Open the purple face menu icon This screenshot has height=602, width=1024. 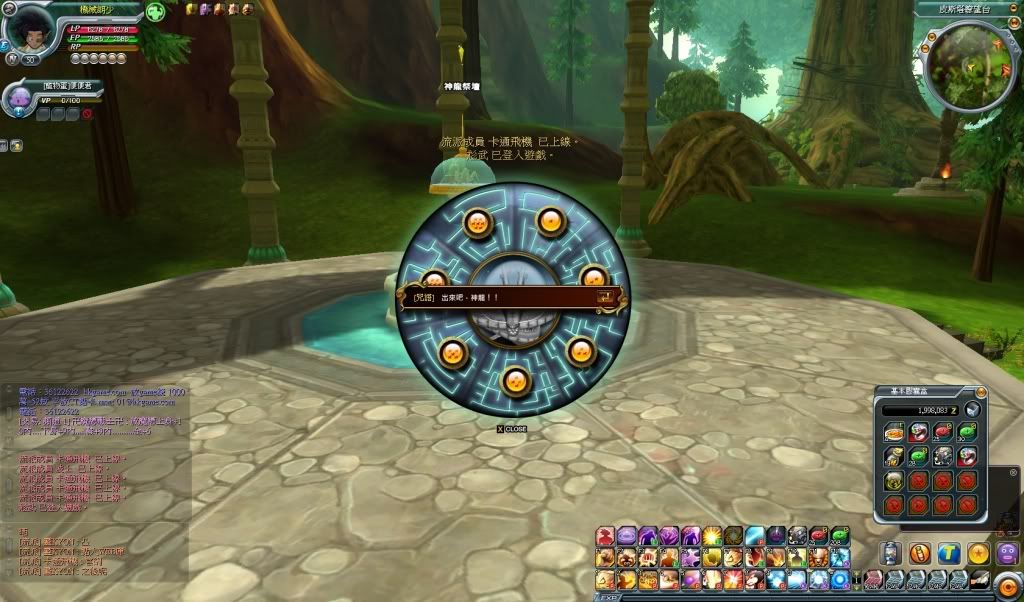[1007, 553]
